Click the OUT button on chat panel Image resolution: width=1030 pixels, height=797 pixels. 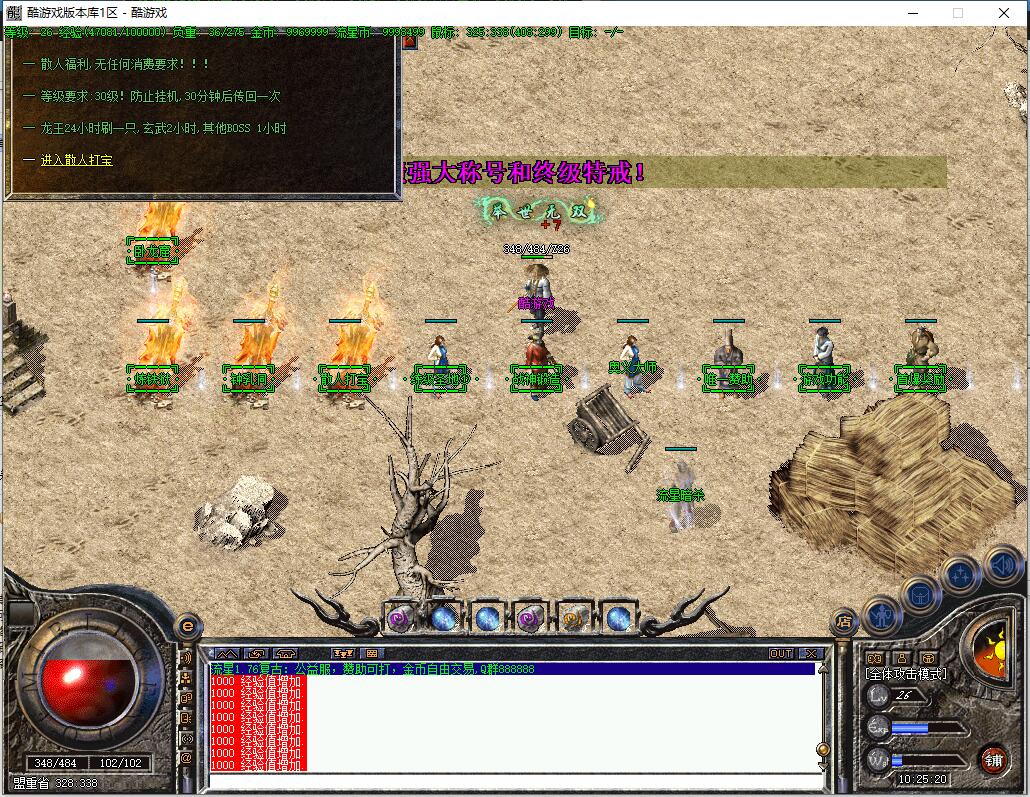(781, 653)
